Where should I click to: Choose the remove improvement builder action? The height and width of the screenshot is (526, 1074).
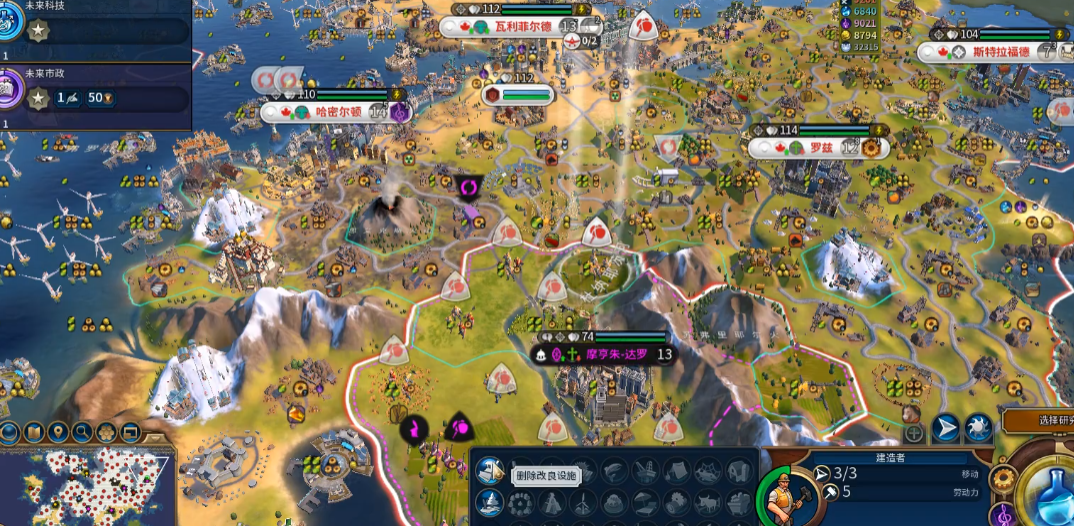point(490,470)
